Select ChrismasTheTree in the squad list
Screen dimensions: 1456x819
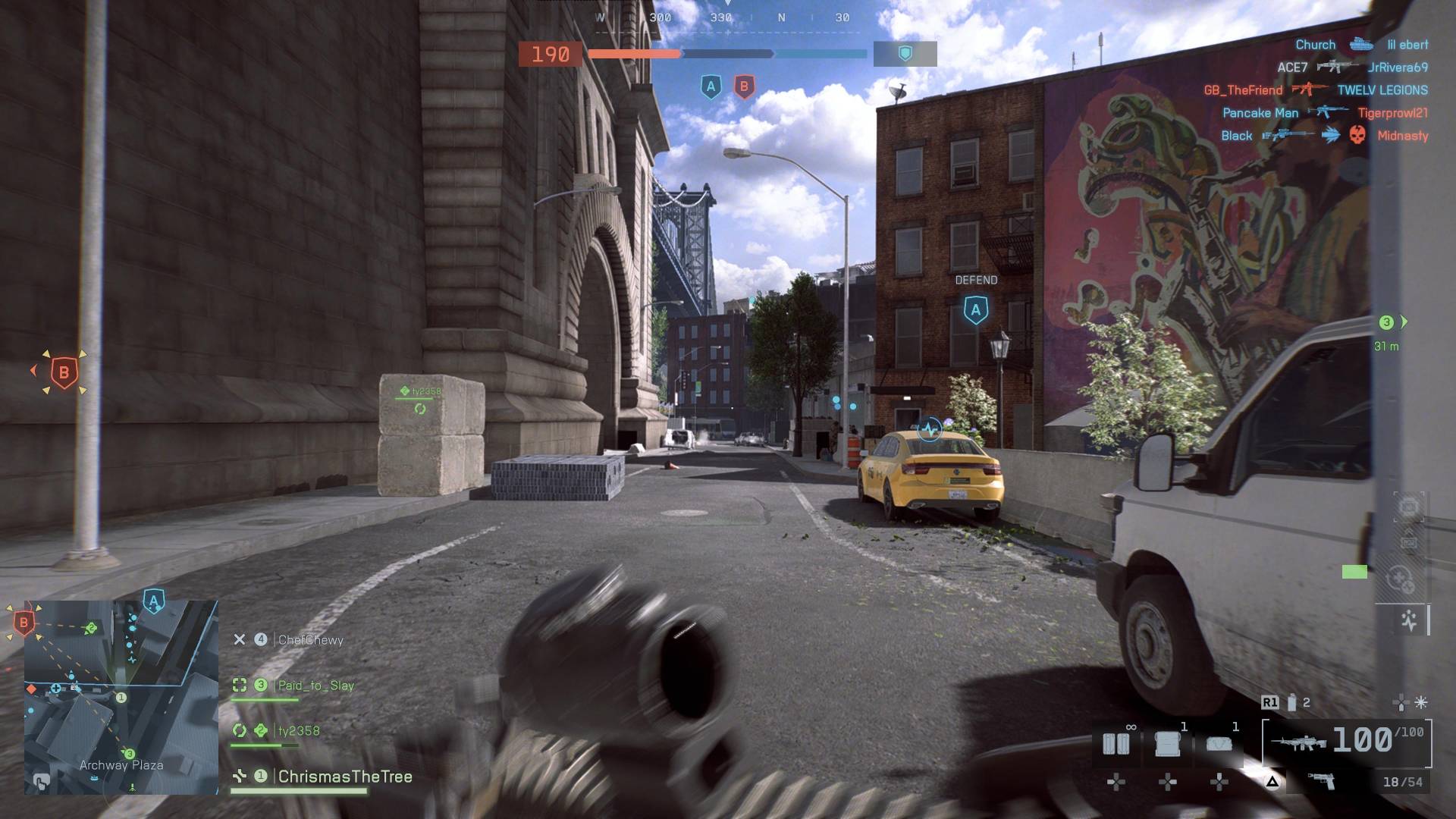click(345, 777)
